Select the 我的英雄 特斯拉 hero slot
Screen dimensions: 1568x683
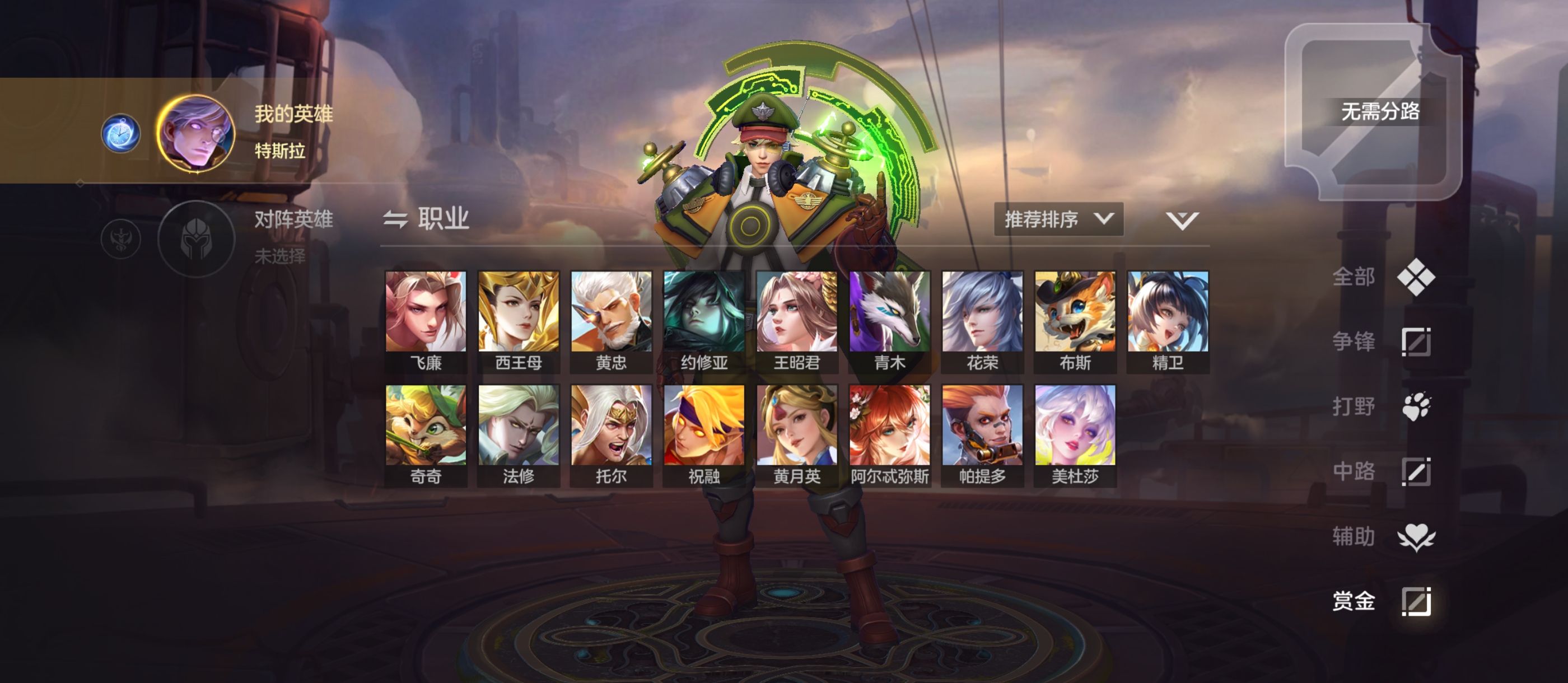click(x=196, y=133)
